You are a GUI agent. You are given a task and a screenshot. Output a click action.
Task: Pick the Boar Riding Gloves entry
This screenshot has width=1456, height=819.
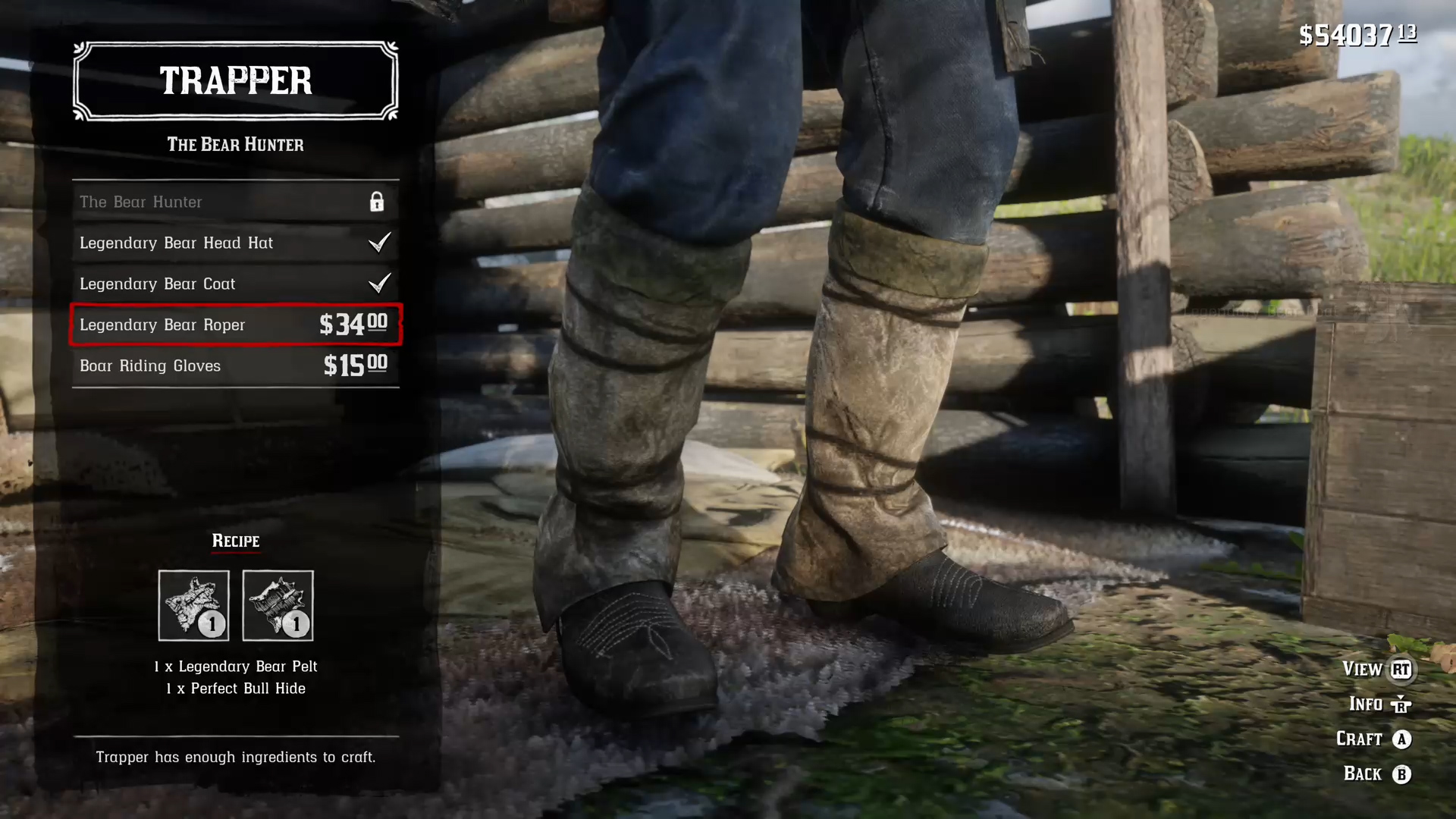coord(235,366)
